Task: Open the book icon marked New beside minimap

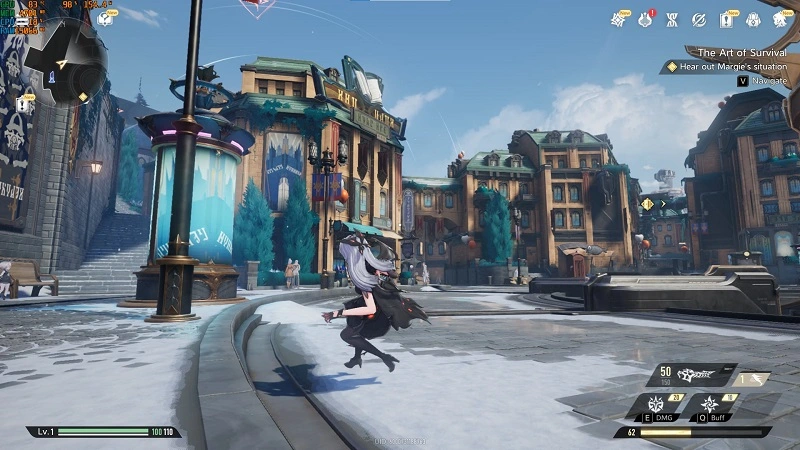Action: point(104,19)
